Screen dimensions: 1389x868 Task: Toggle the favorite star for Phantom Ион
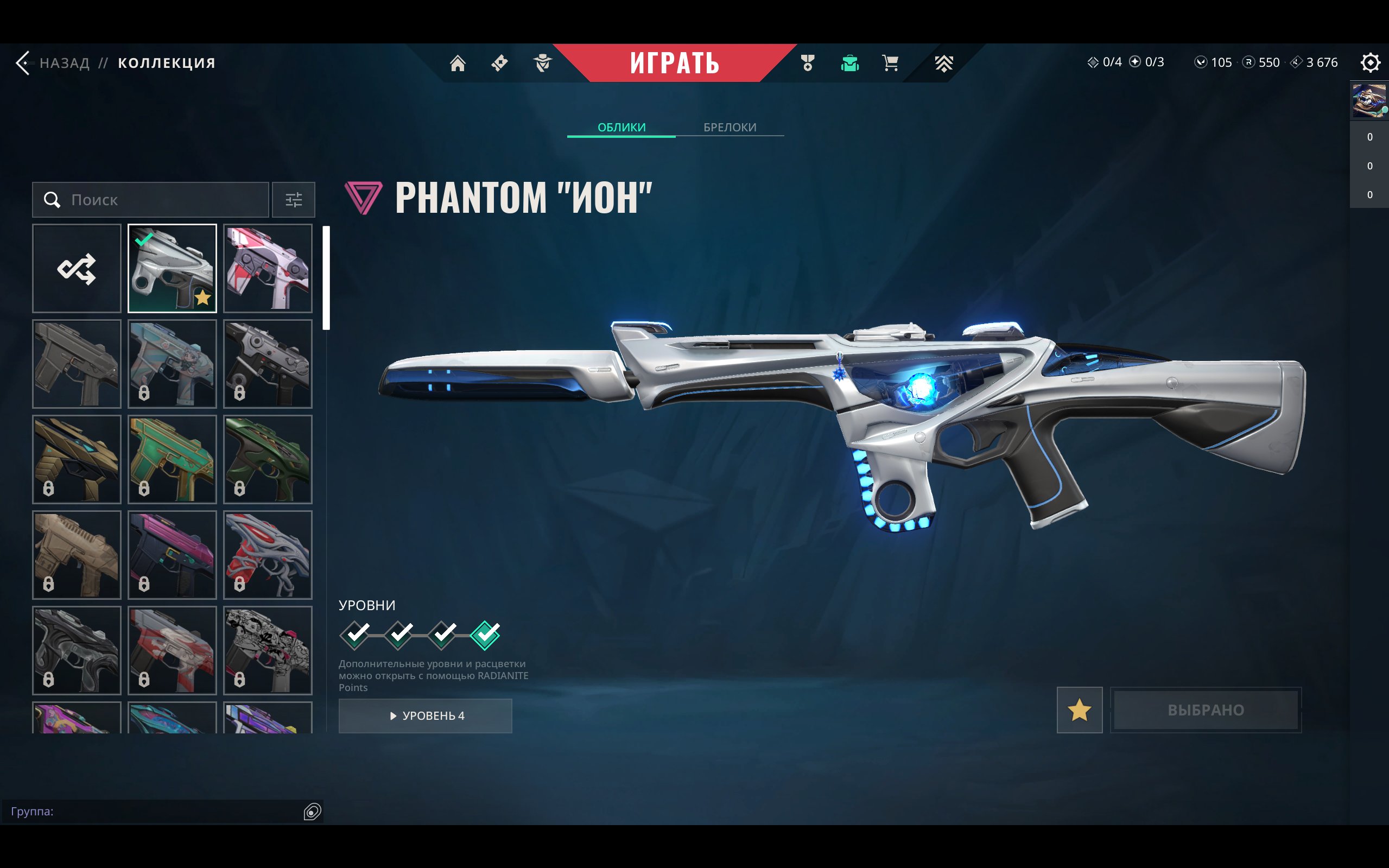pos(1080,711)
